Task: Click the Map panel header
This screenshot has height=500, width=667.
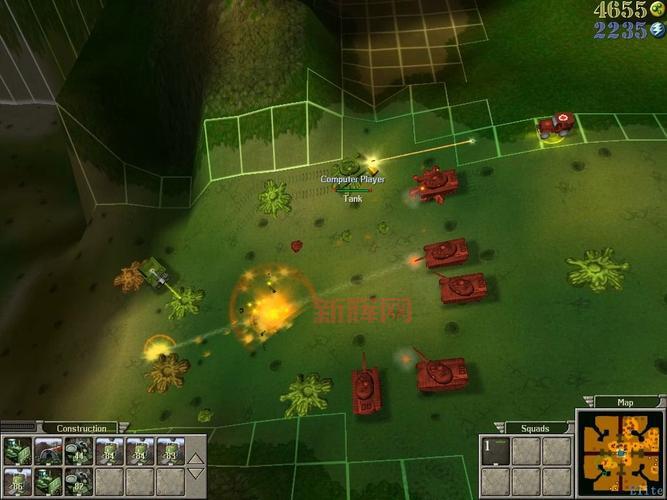Action: click(625, 403)
